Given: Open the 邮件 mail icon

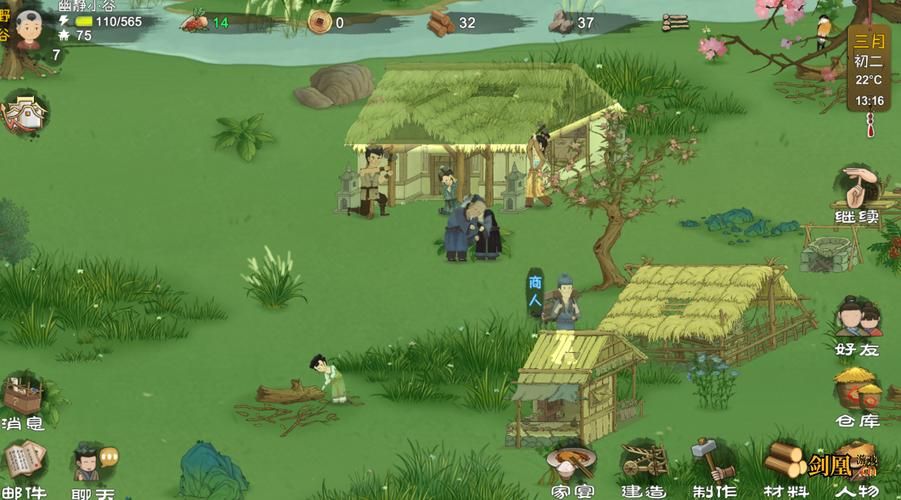Looking at the screenshot, I should click(24, 468).
